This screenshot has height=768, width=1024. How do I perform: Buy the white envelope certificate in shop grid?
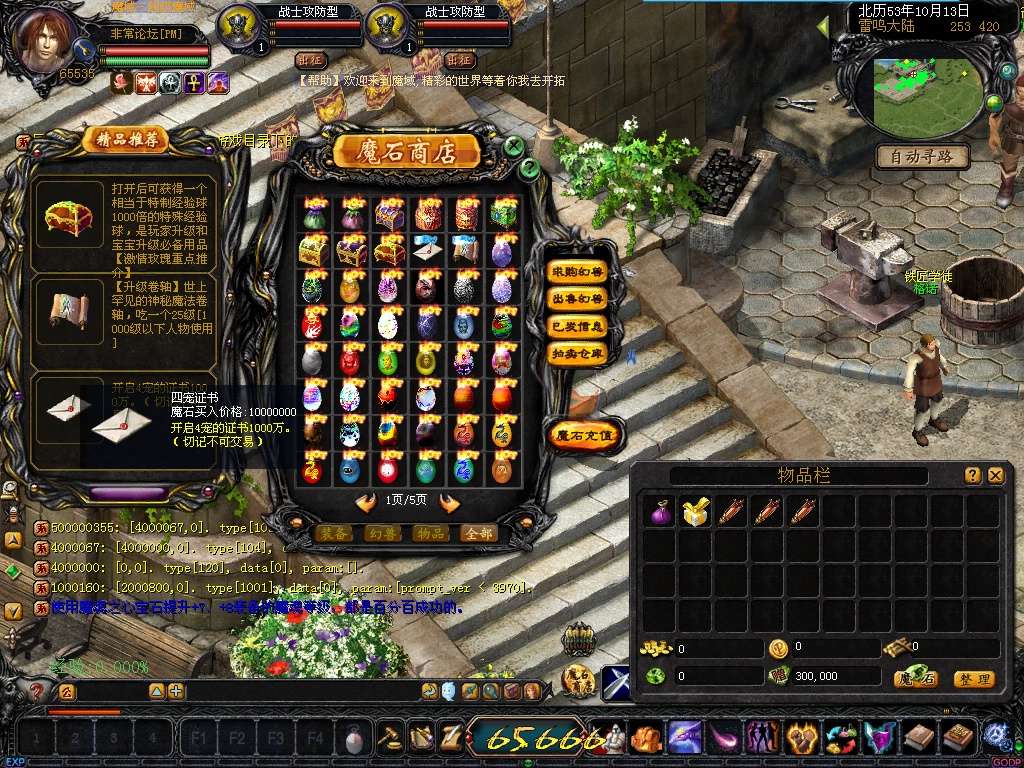[425, 249]
